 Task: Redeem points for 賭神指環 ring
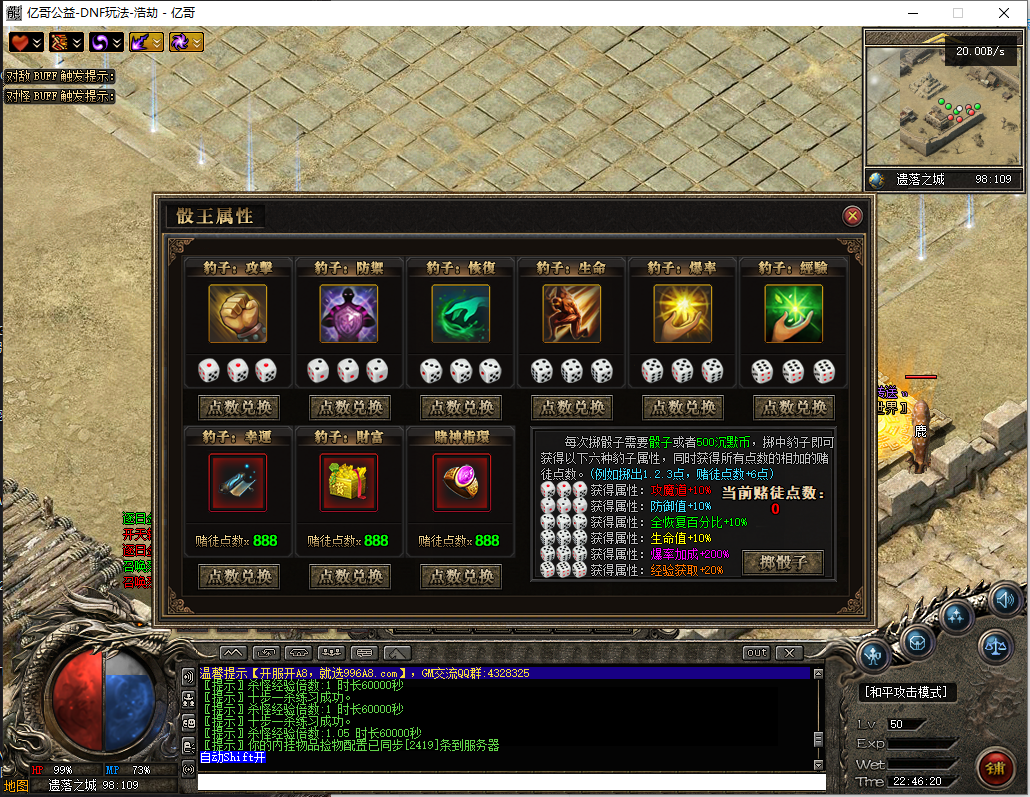(x=460, y=577)
